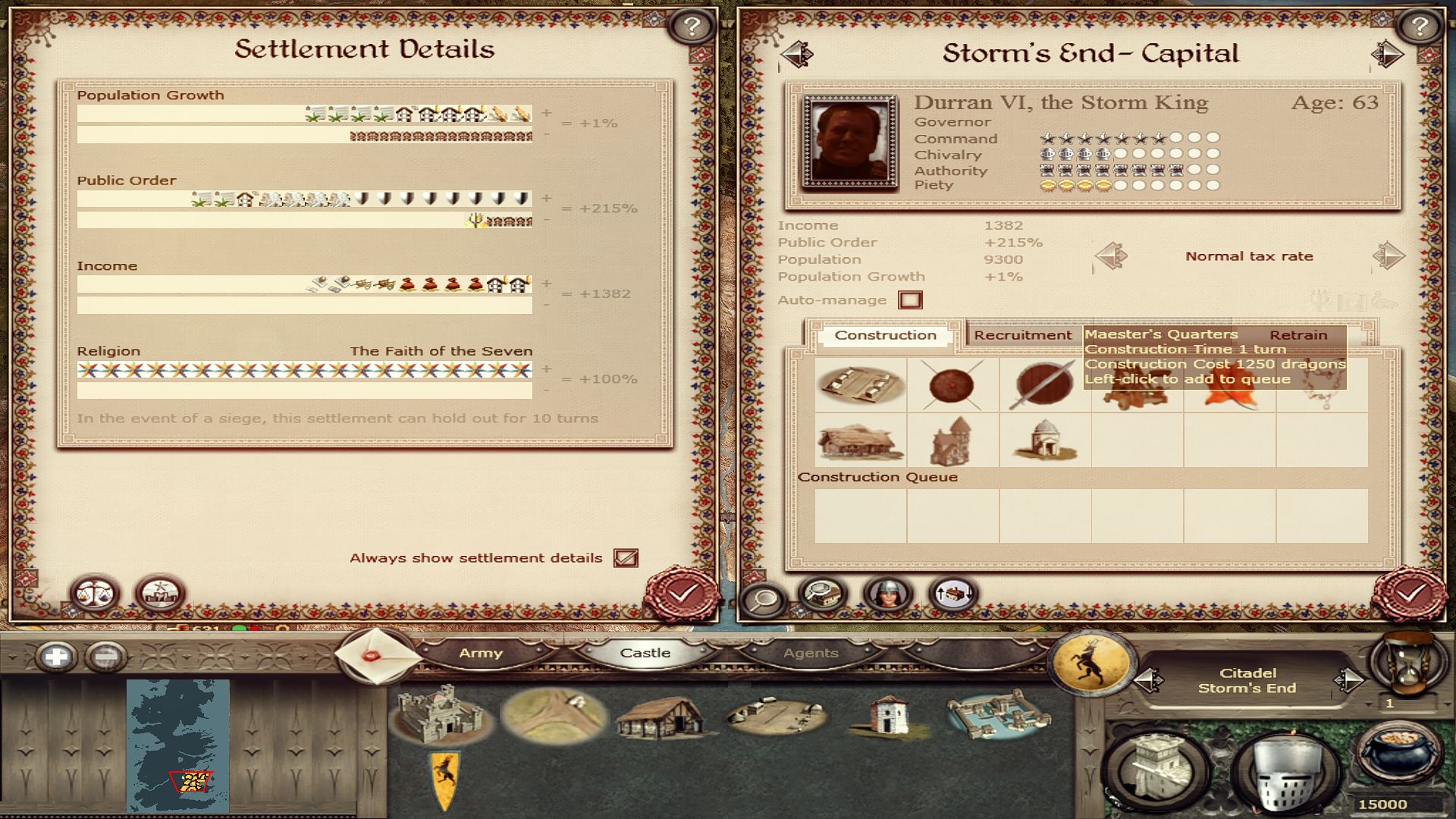The width and height of the screenshot is (1456, 819).
Task: Open help for Settlement Details panel
Action: (691, 27)
